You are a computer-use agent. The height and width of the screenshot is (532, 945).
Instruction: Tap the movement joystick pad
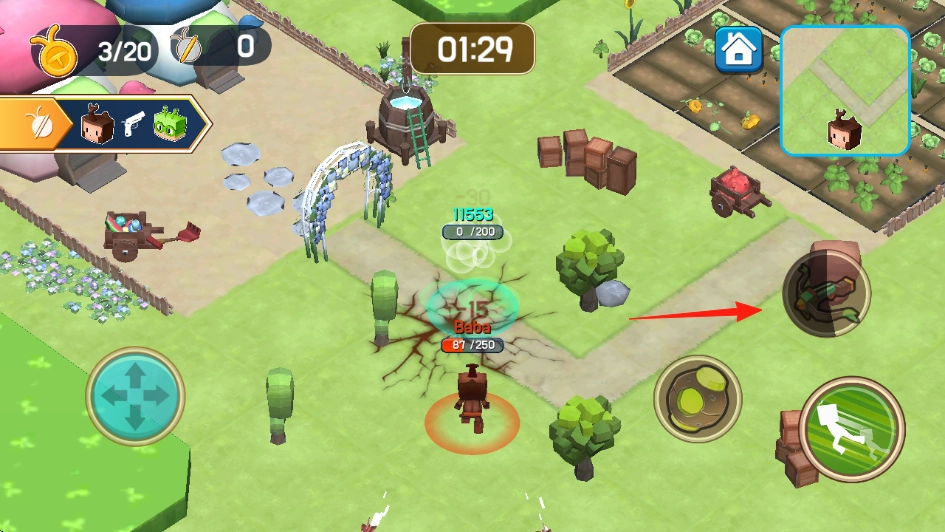[135, 396]
